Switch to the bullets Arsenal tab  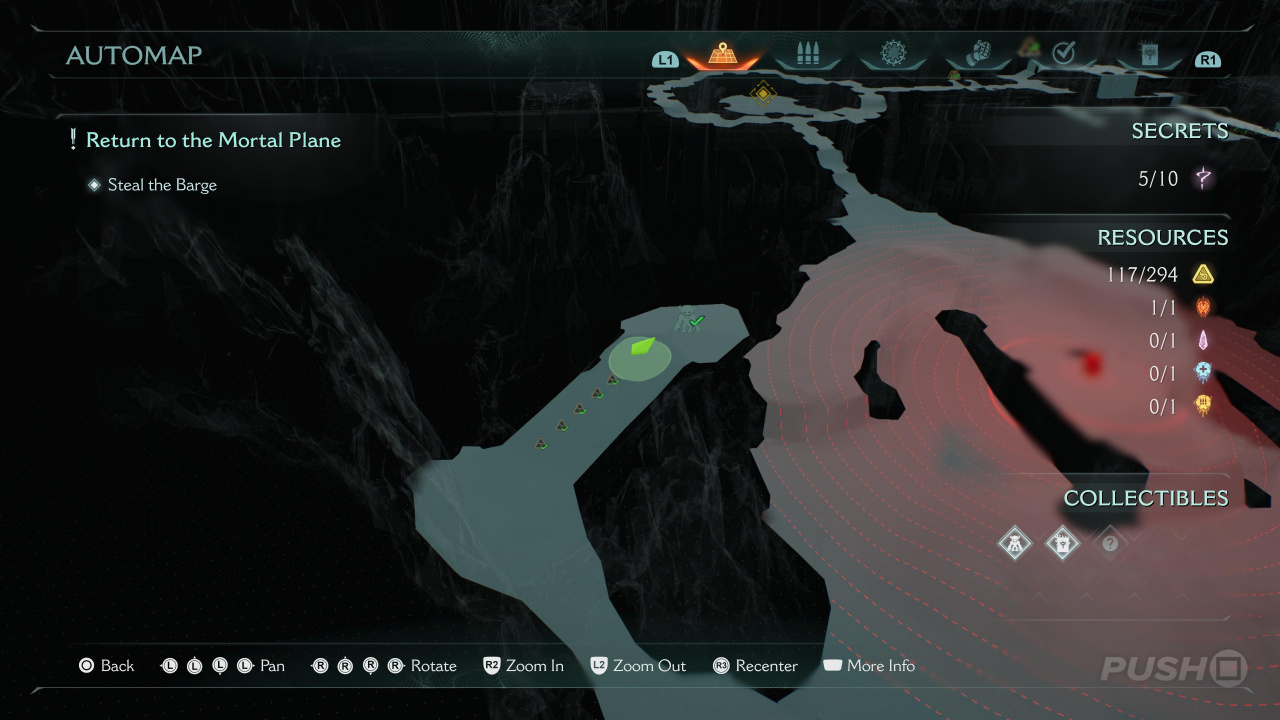click(x=807, y=55)
